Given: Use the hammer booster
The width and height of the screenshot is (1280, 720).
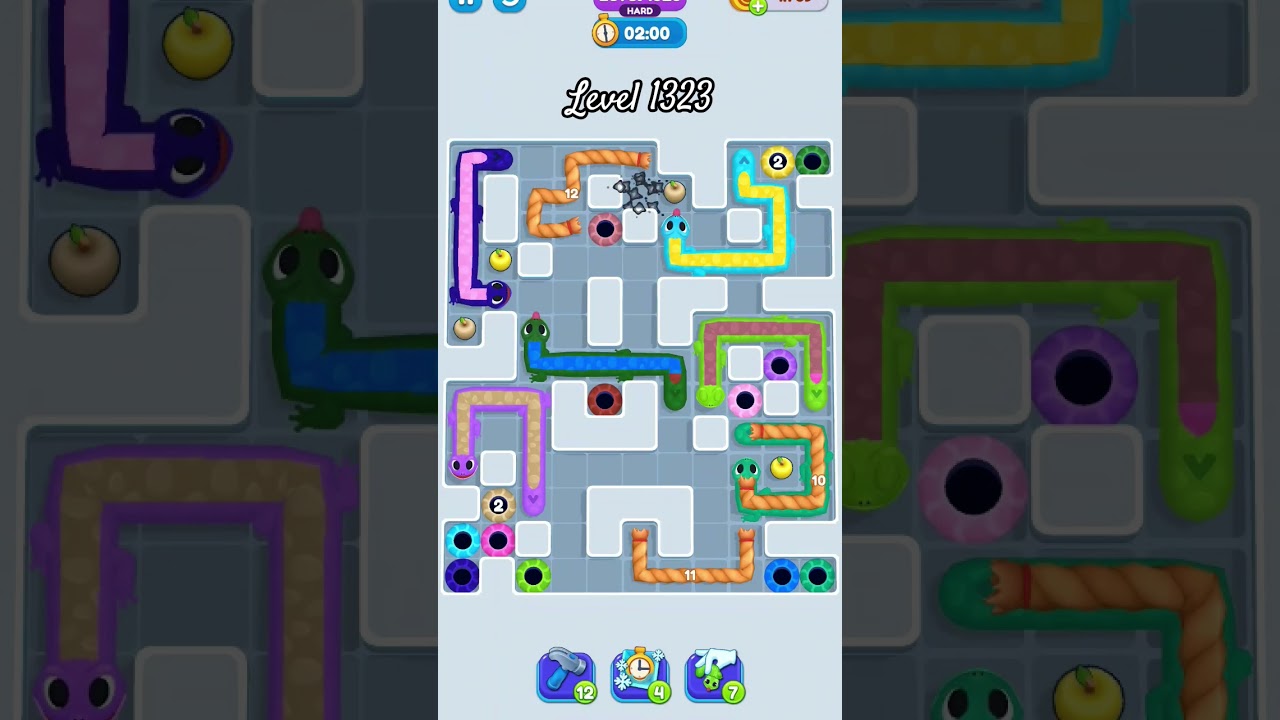Looking at the screenshot, I should point(566,675).
